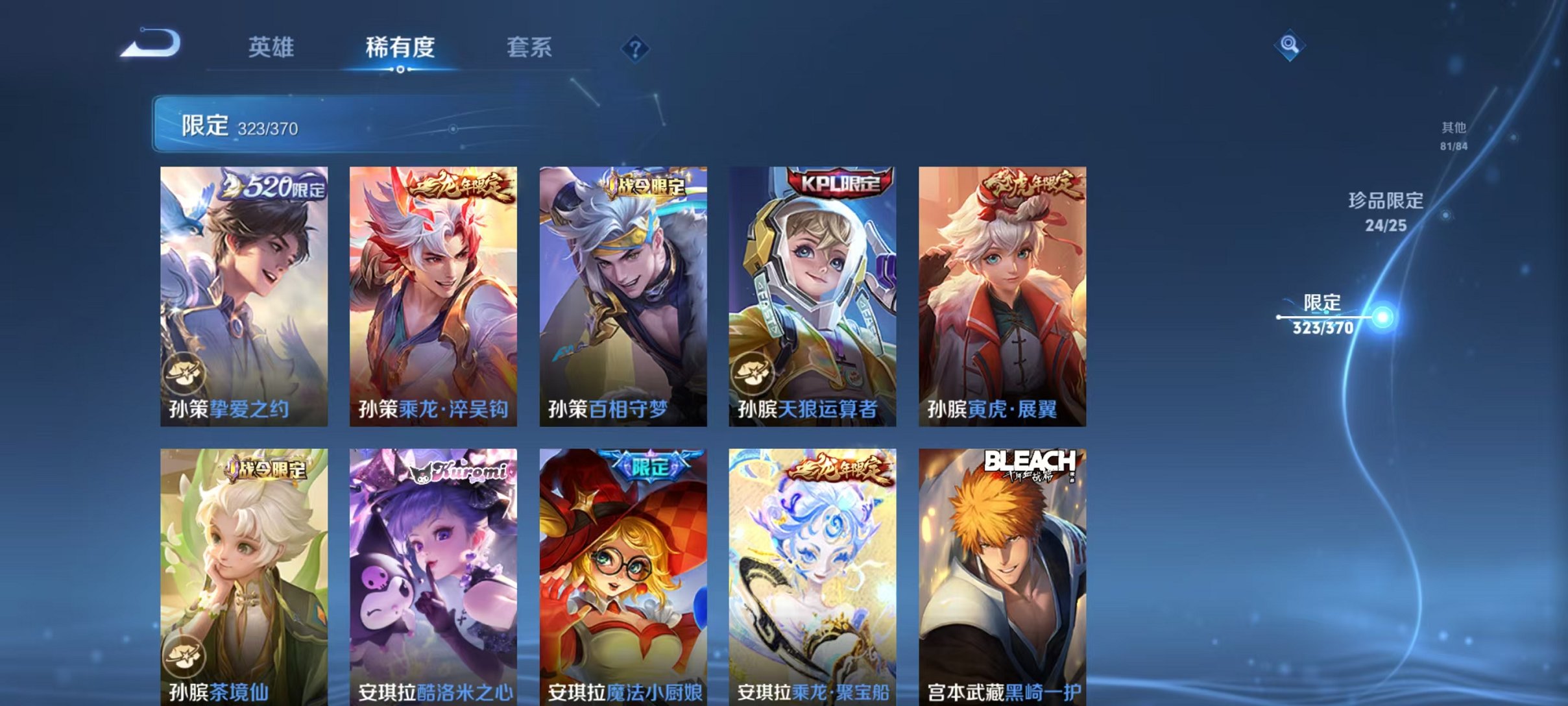The width and height of the screenshot is (1568, 706).
Task: Select the 稀有度 tab
Action: point(400,47)
